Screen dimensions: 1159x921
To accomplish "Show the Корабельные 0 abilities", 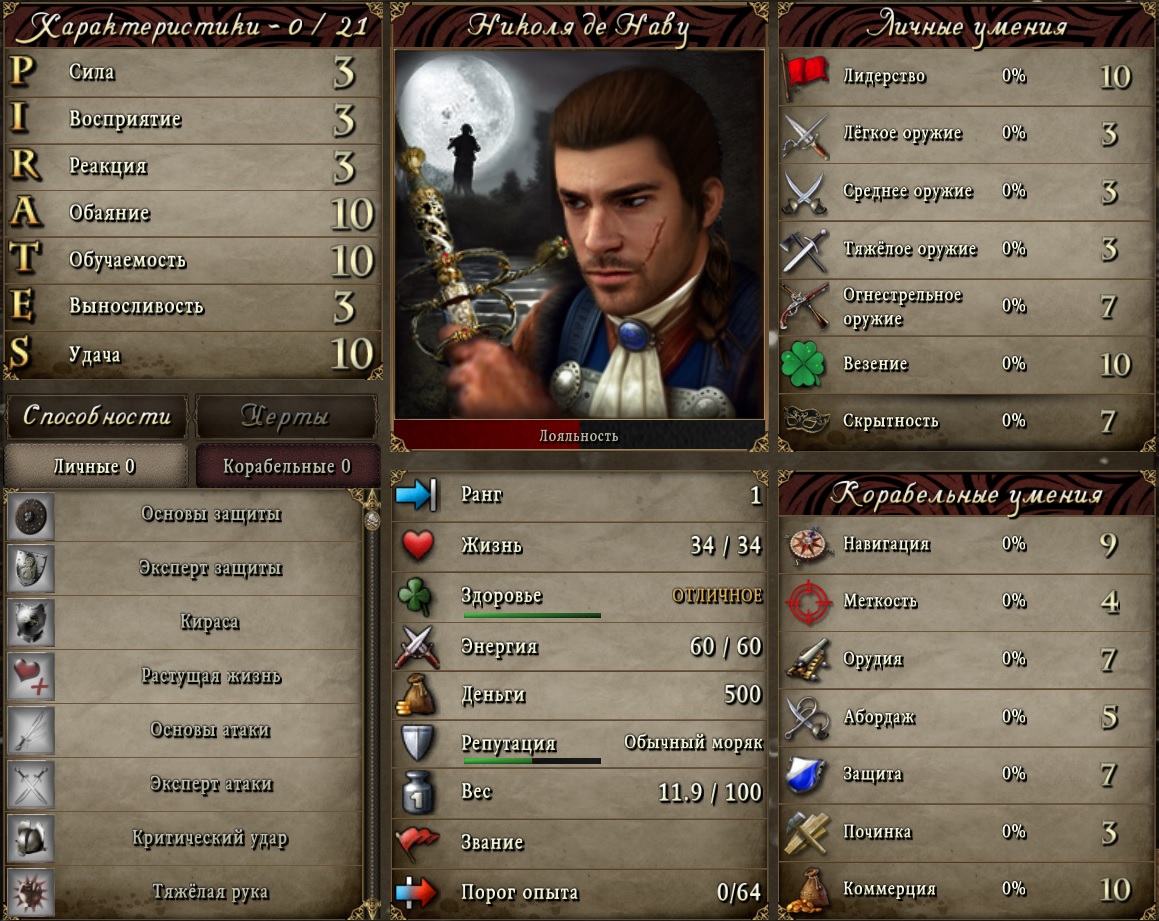I will [x=287, y=466].
